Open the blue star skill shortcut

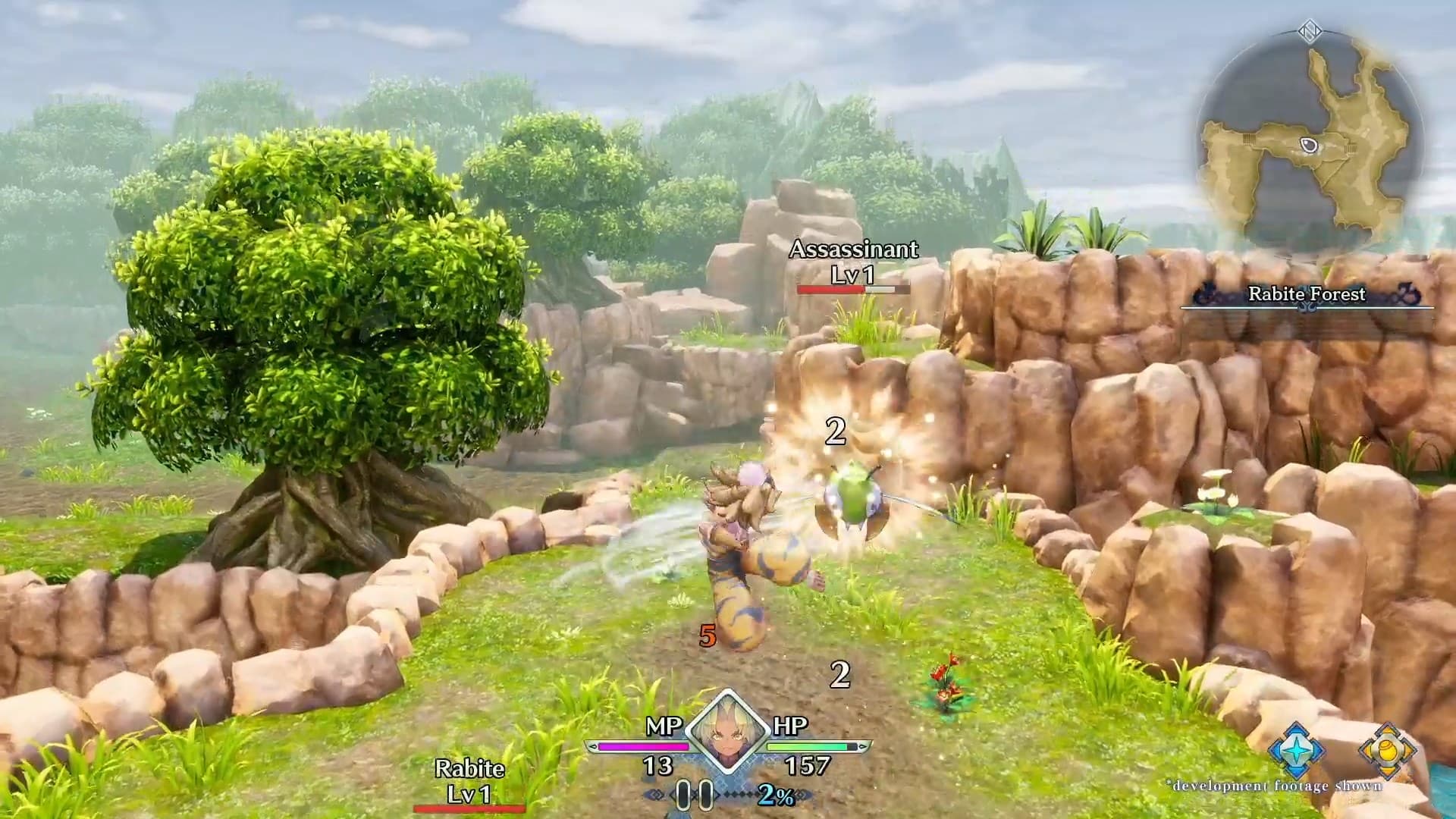click(x=1297, y=751)
